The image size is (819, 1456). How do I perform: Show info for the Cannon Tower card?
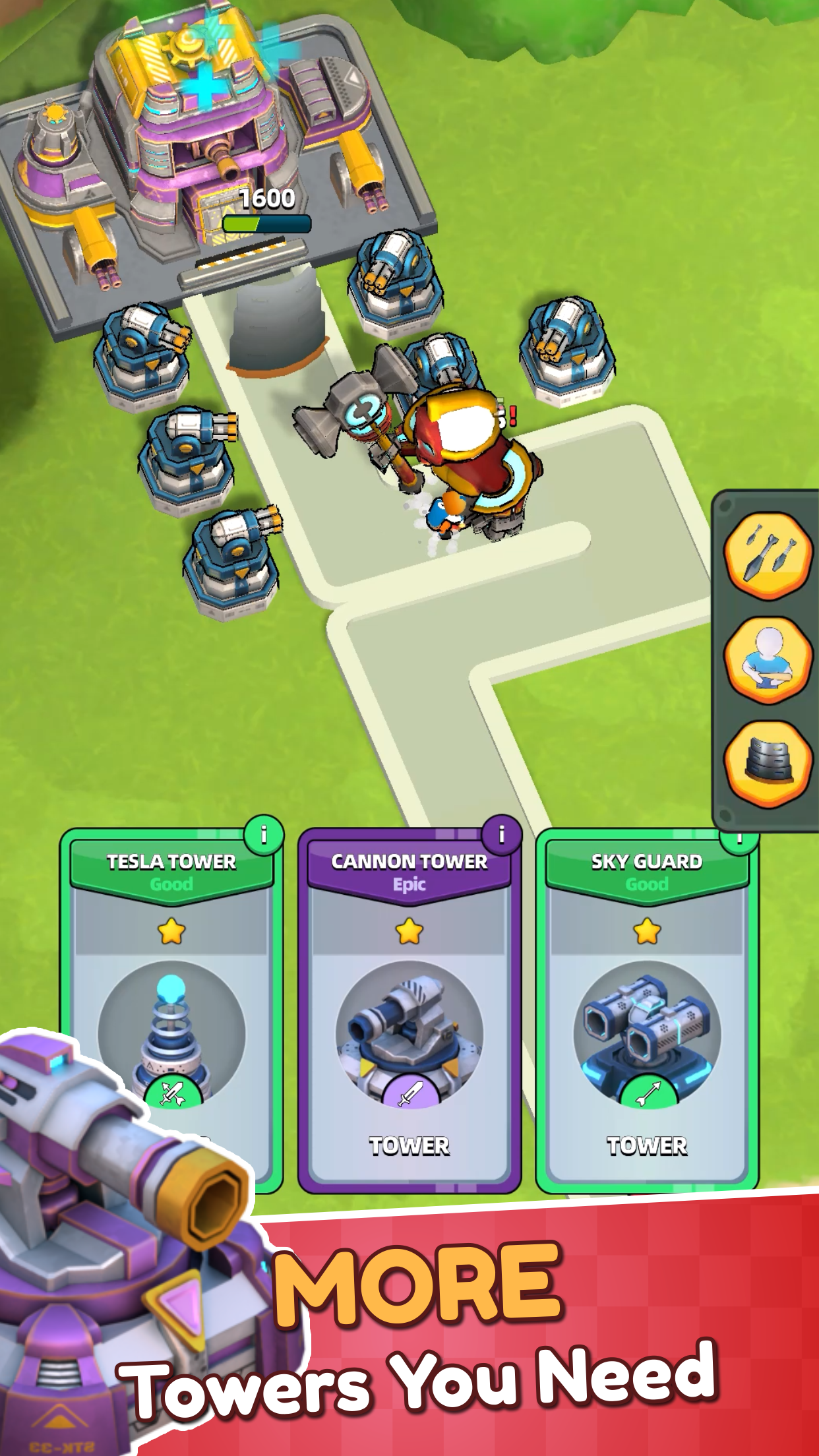coord(501,835)
